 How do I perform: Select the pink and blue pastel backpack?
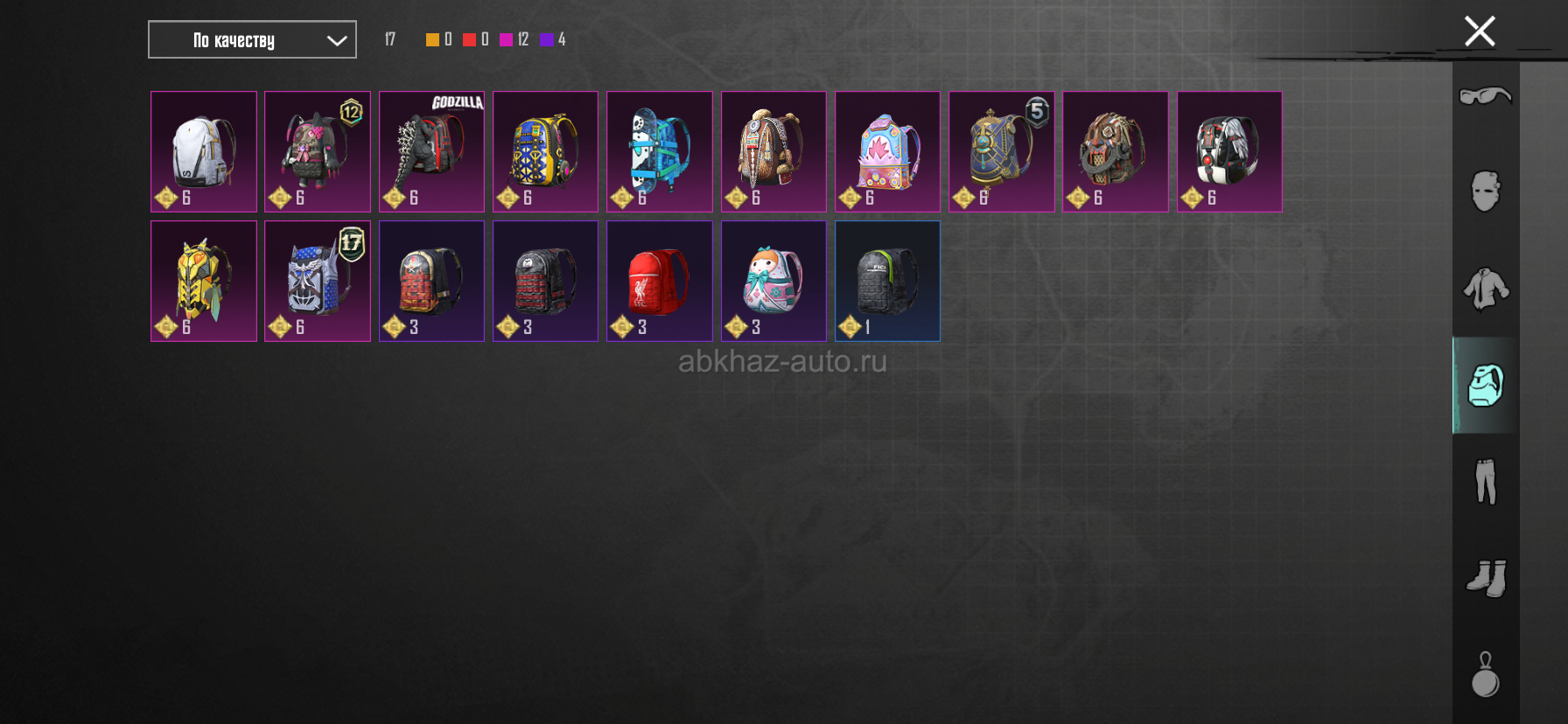(887, 151)
